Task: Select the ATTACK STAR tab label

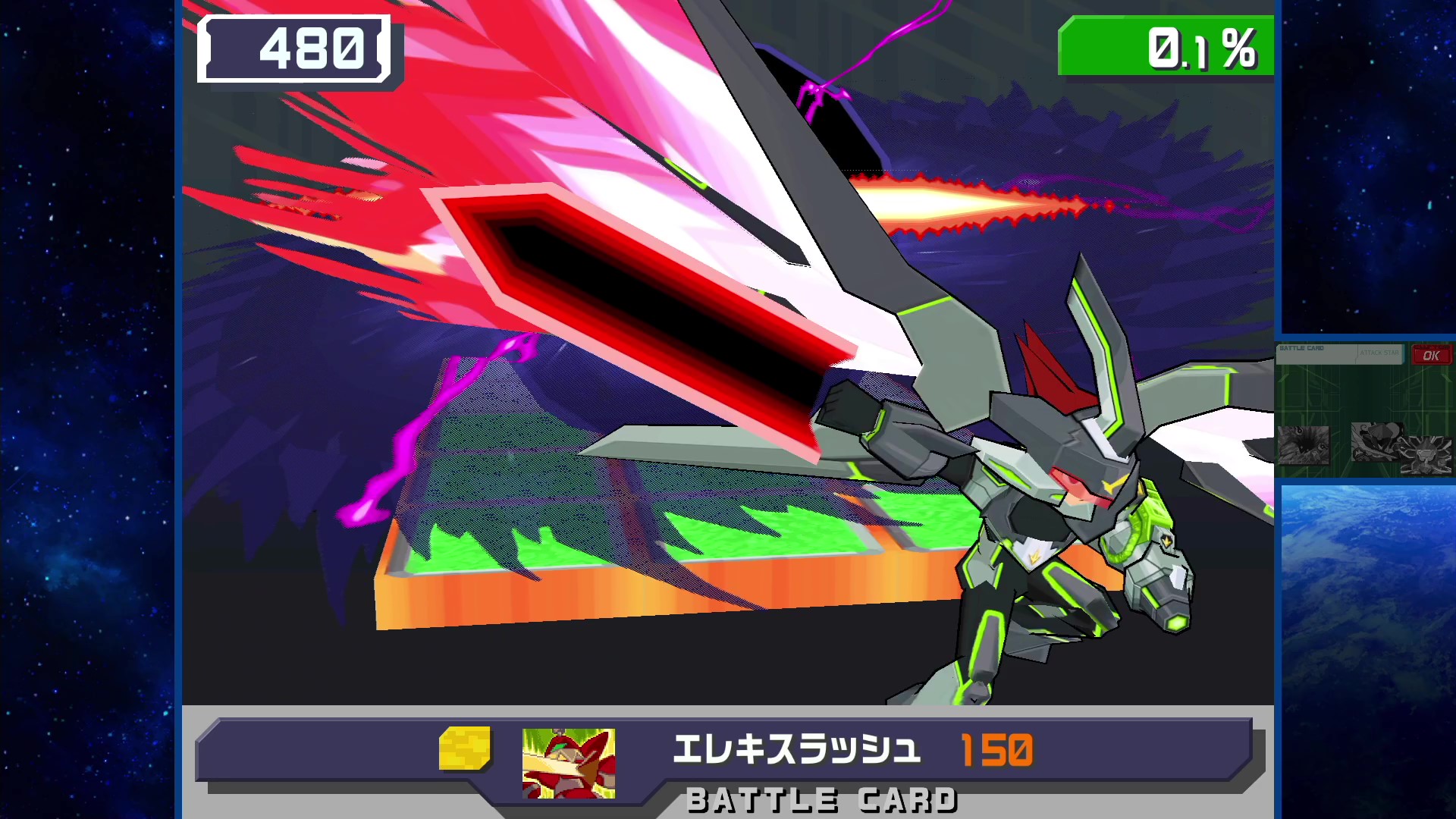Action: tap(1380, 354)
